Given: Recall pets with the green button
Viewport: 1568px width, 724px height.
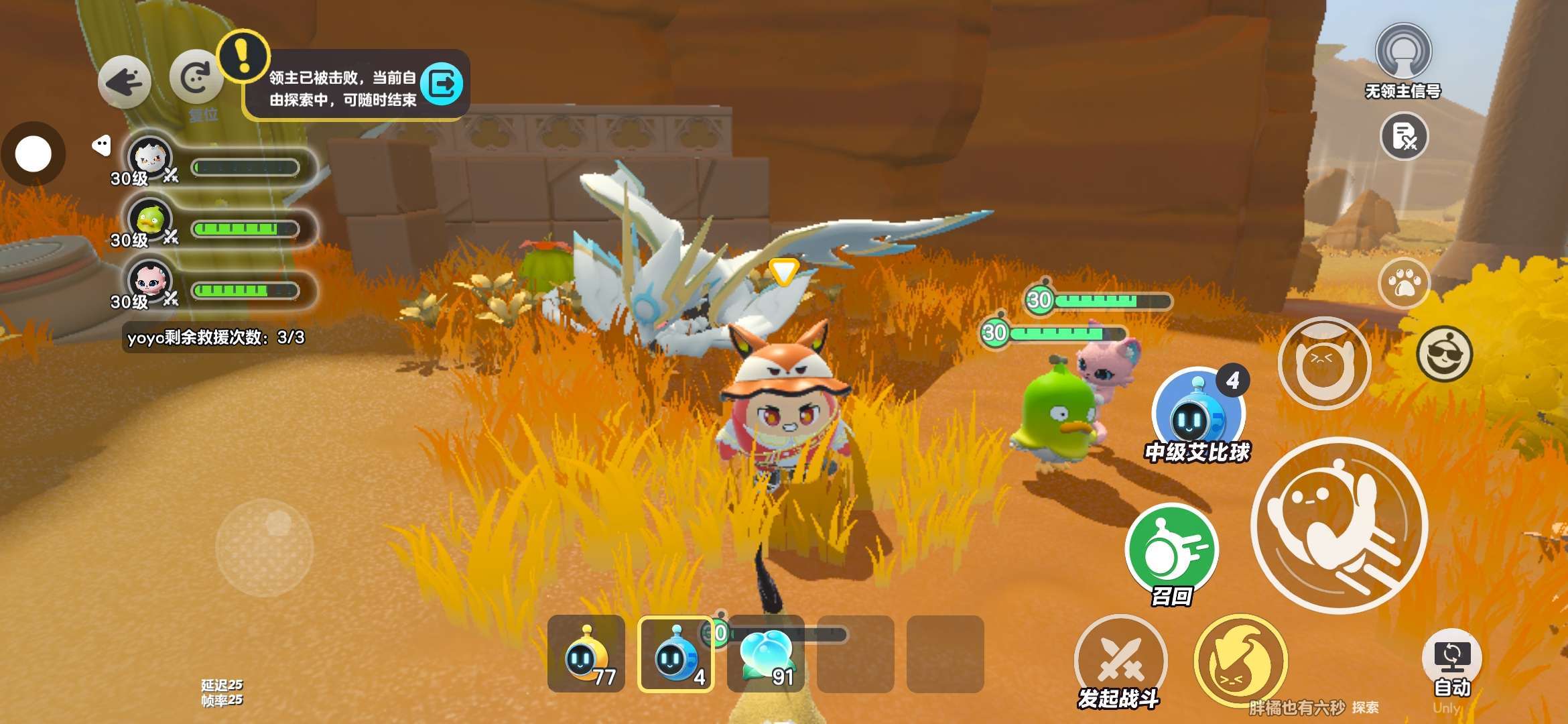Looking at the screenshot, I should (x=1171, y=550).
